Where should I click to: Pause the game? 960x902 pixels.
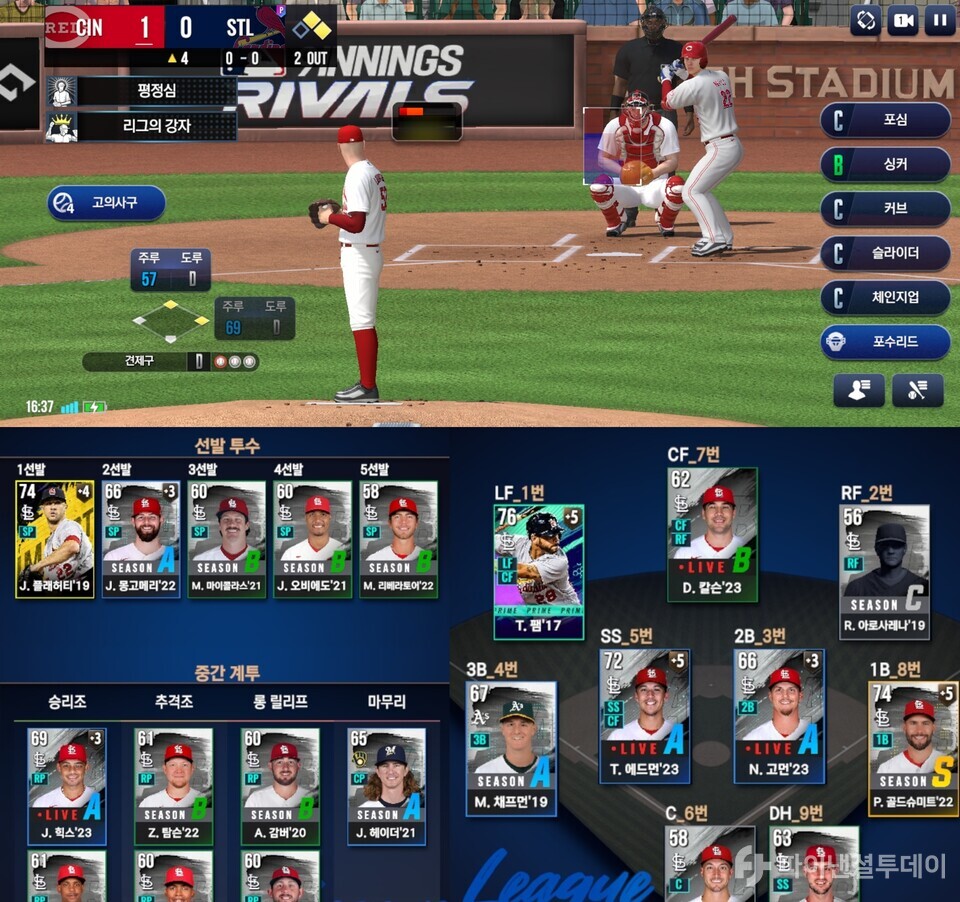click(939, 20)
